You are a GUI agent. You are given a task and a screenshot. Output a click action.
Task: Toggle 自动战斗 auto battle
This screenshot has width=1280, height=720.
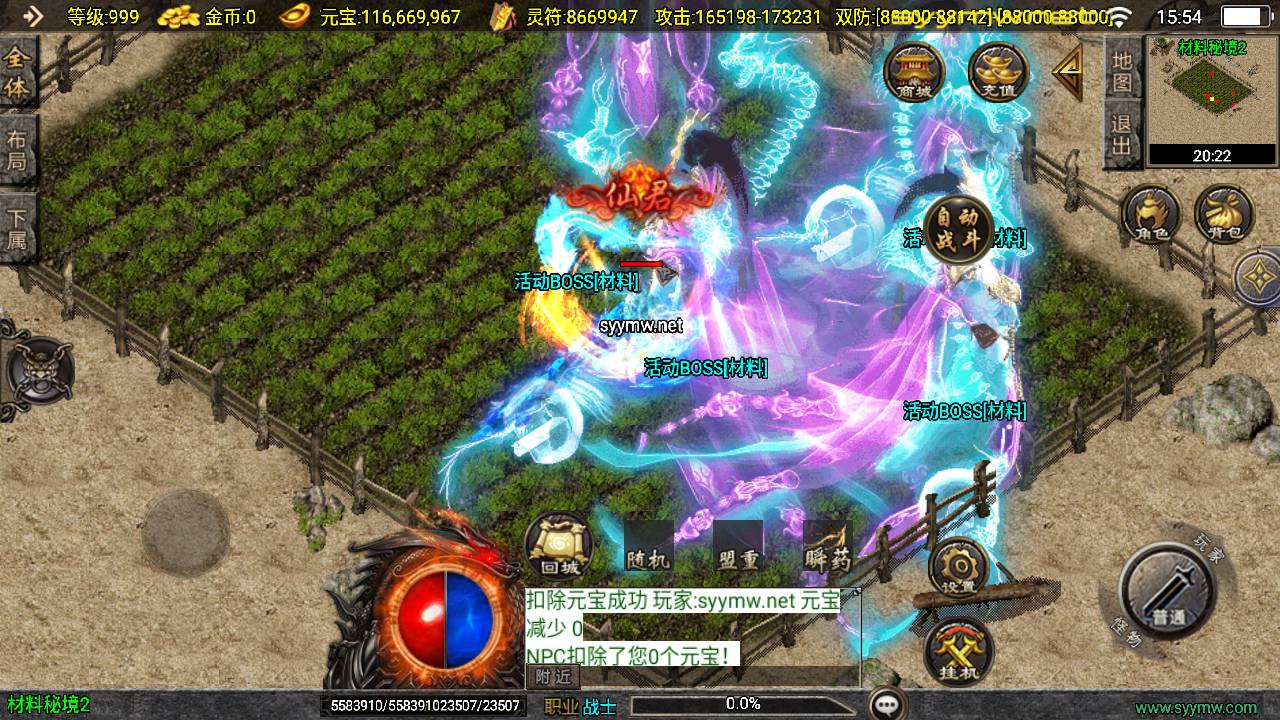957,230
